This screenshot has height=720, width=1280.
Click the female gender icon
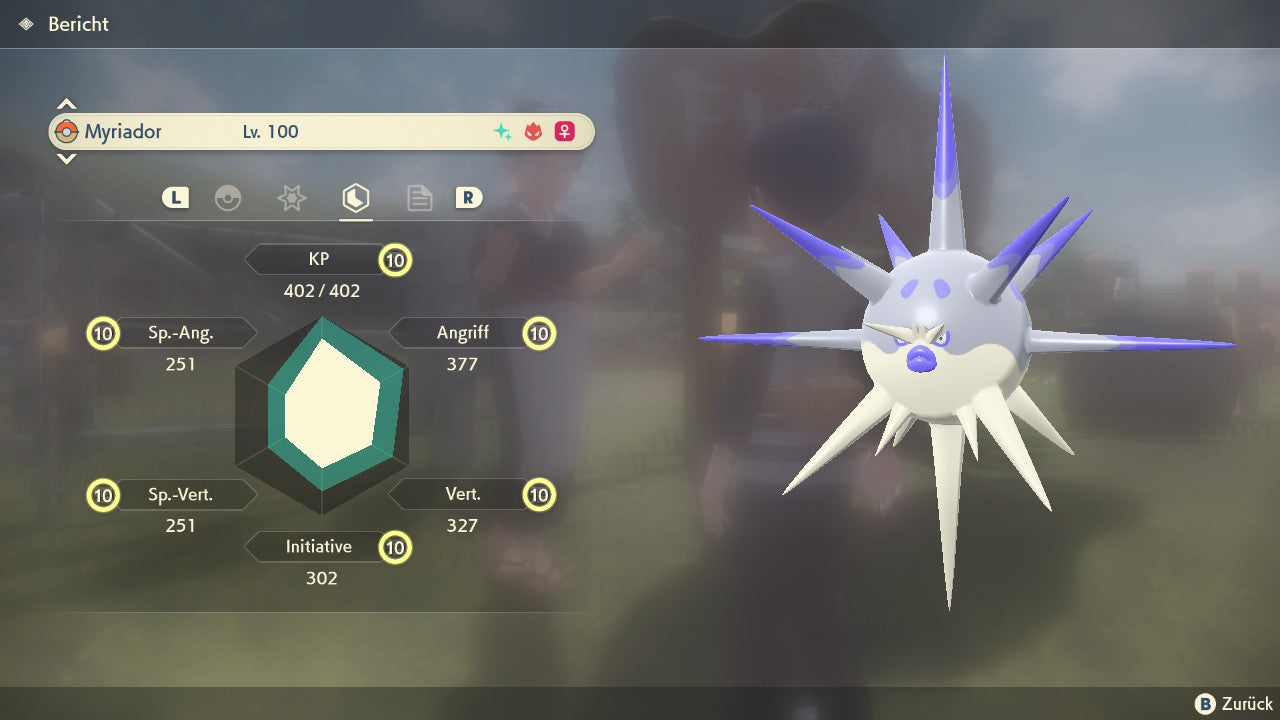(565, 132)
